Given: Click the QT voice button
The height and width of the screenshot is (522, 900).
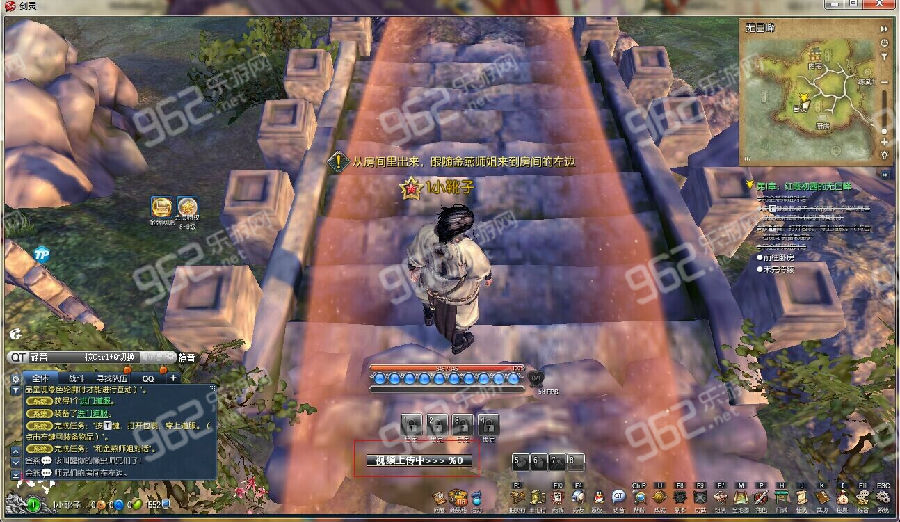Looking at the screenshot, I should (x=19, y=357).
